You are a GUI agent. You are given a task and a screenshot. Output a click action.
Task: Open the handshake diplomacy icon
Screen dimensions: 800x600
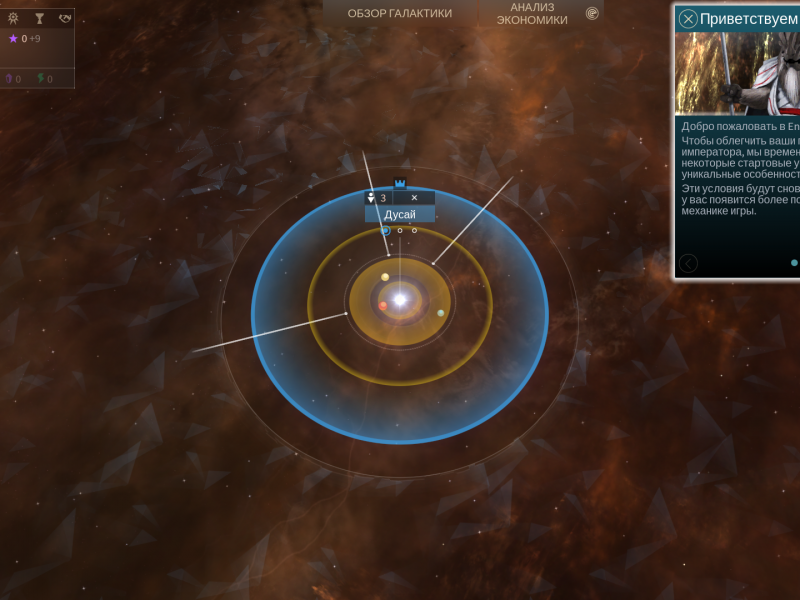pos(65,18)
